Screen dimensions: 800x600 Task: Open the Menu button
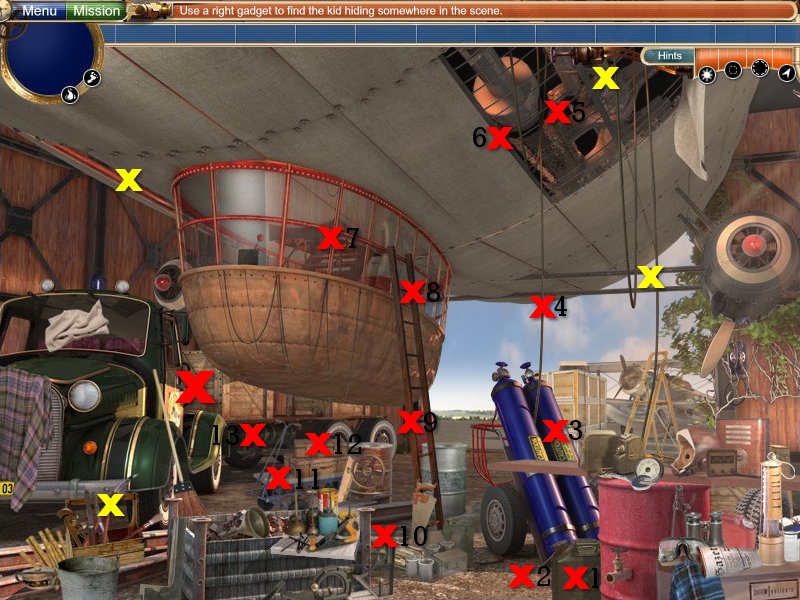coord(38,11)
